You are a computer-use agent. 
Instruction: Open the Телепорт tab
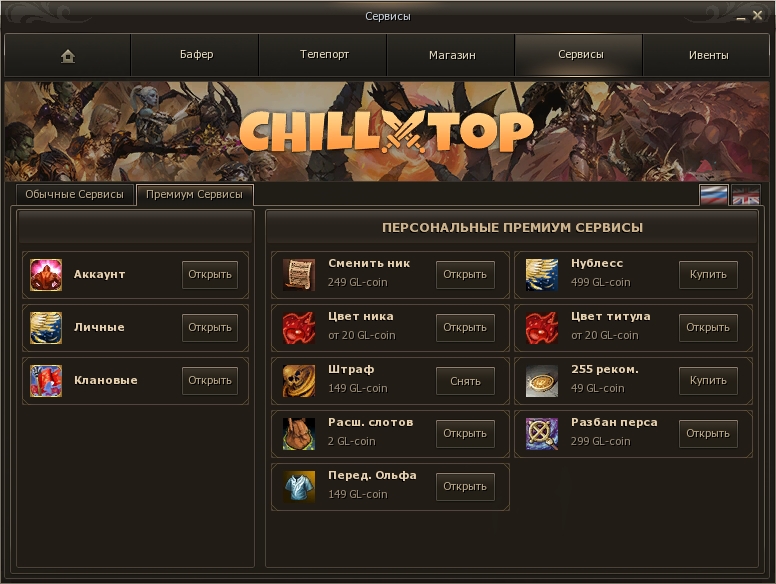coord(324,55)
